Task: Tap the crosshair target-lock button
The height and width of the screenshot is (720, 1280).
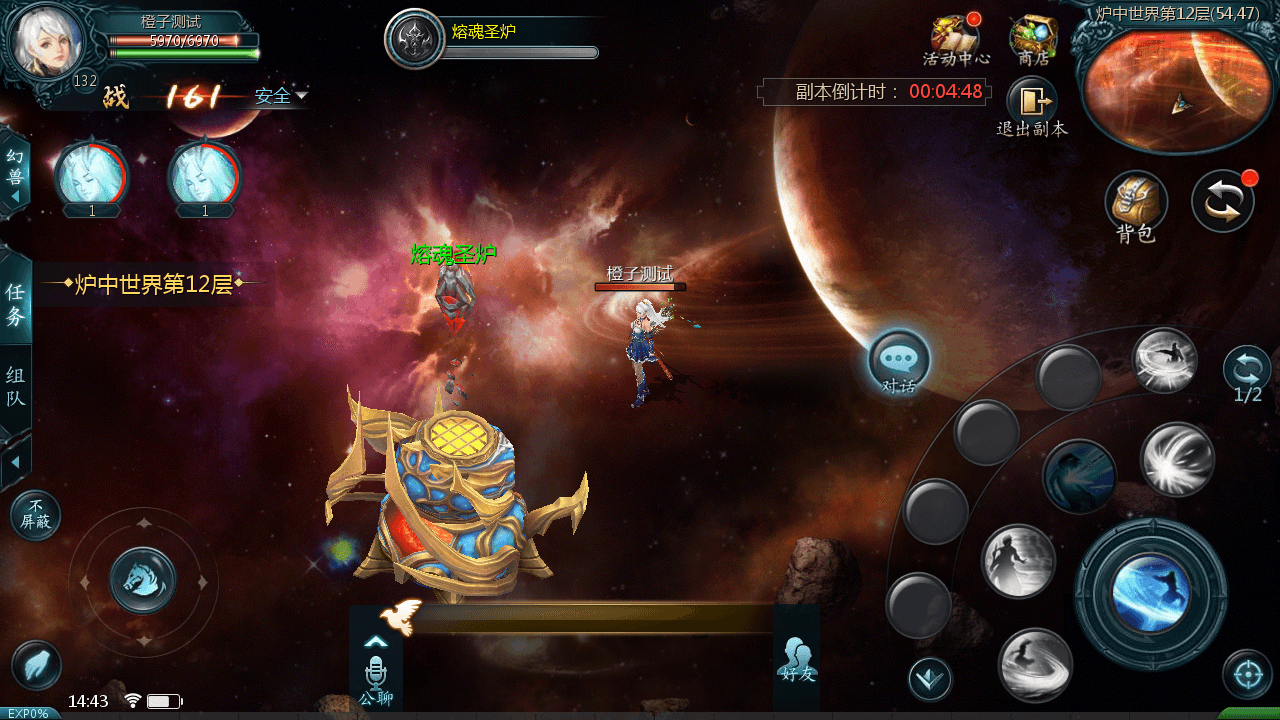Action: (1247, 675)
